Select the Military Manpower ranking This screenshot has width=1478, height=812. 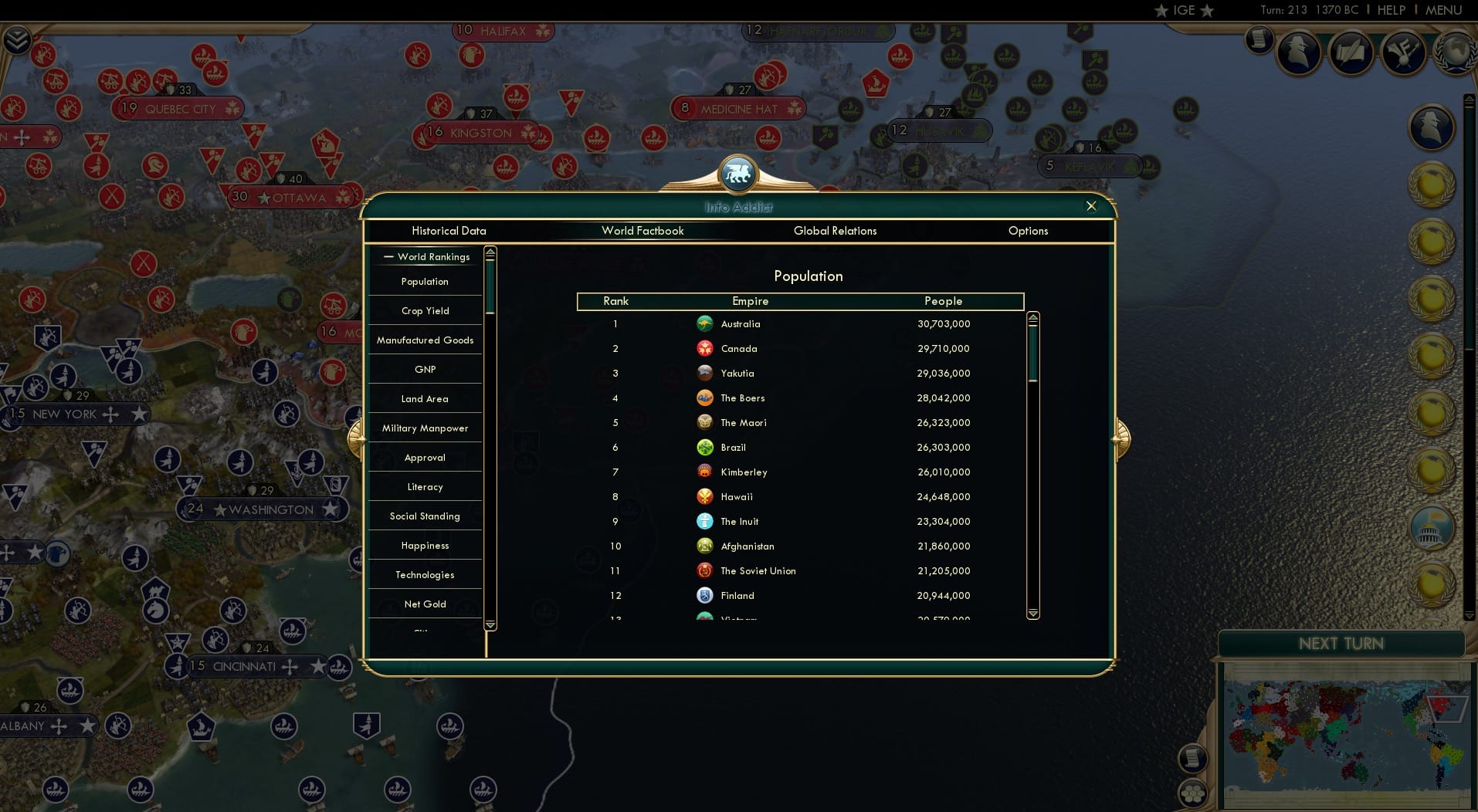[x=425, y=428]
